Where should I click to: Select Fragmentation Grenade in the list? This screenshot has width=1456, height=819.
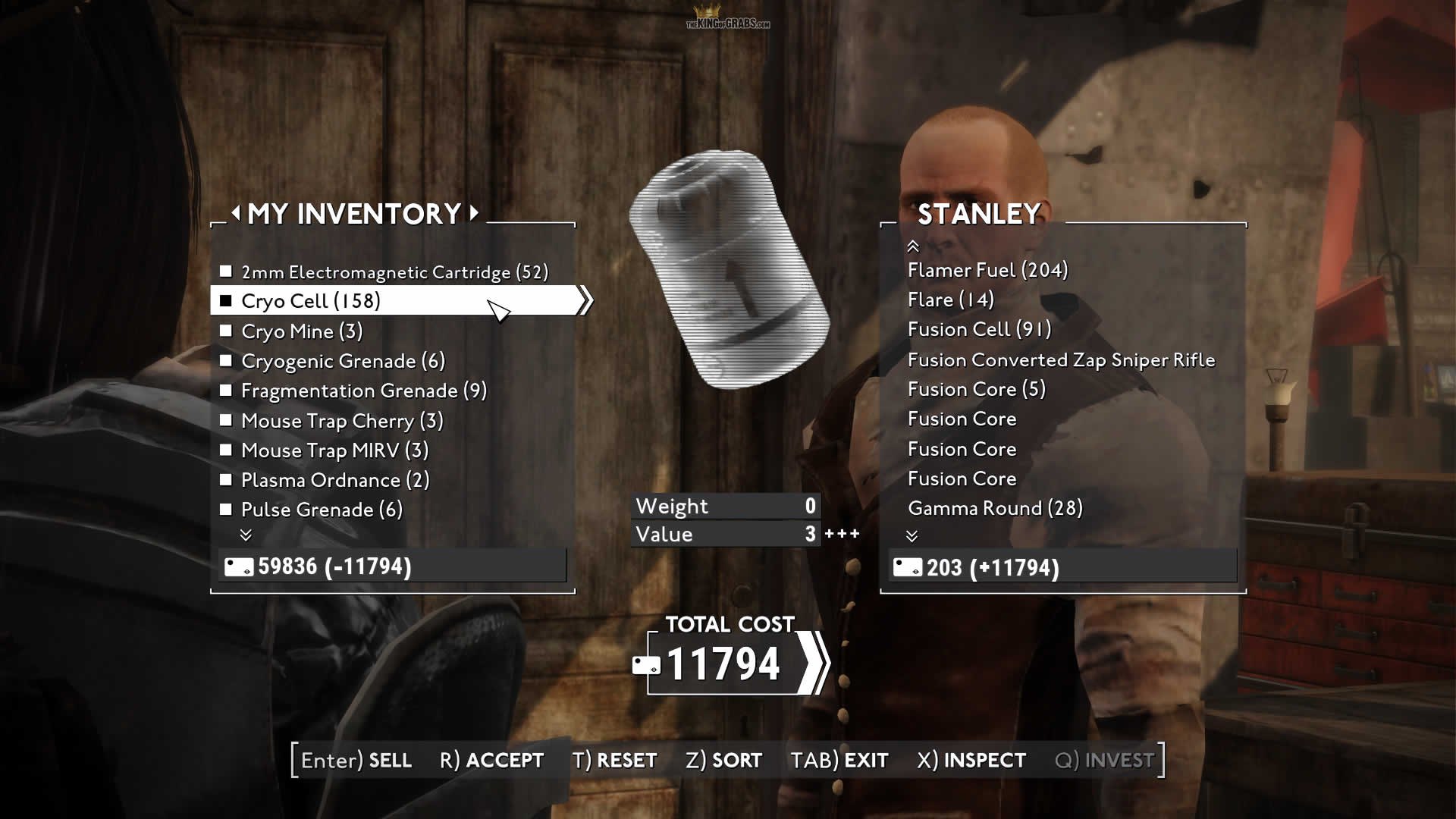363,391
